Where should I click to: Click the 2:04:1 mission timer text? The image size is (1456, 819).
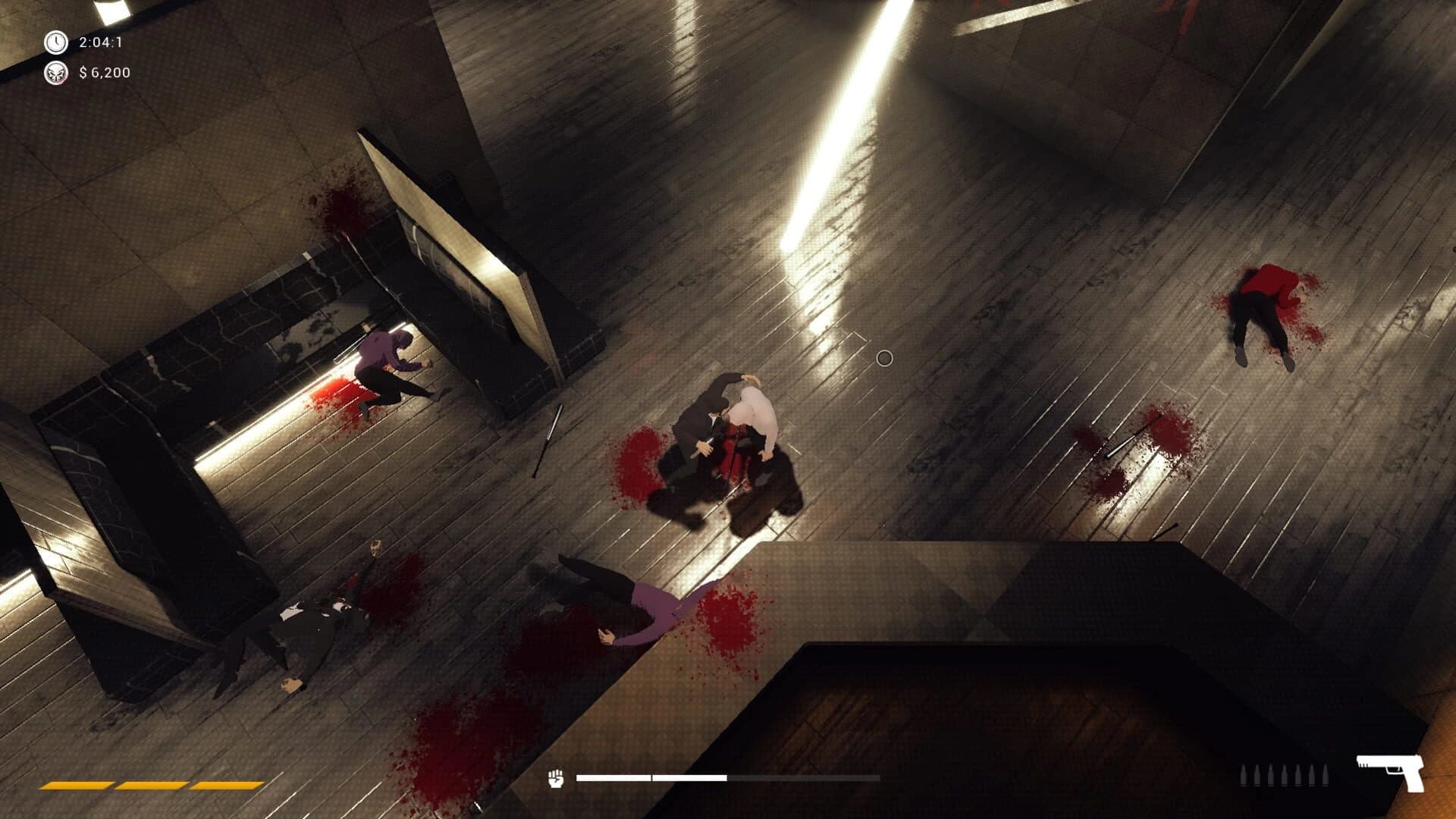102,42
